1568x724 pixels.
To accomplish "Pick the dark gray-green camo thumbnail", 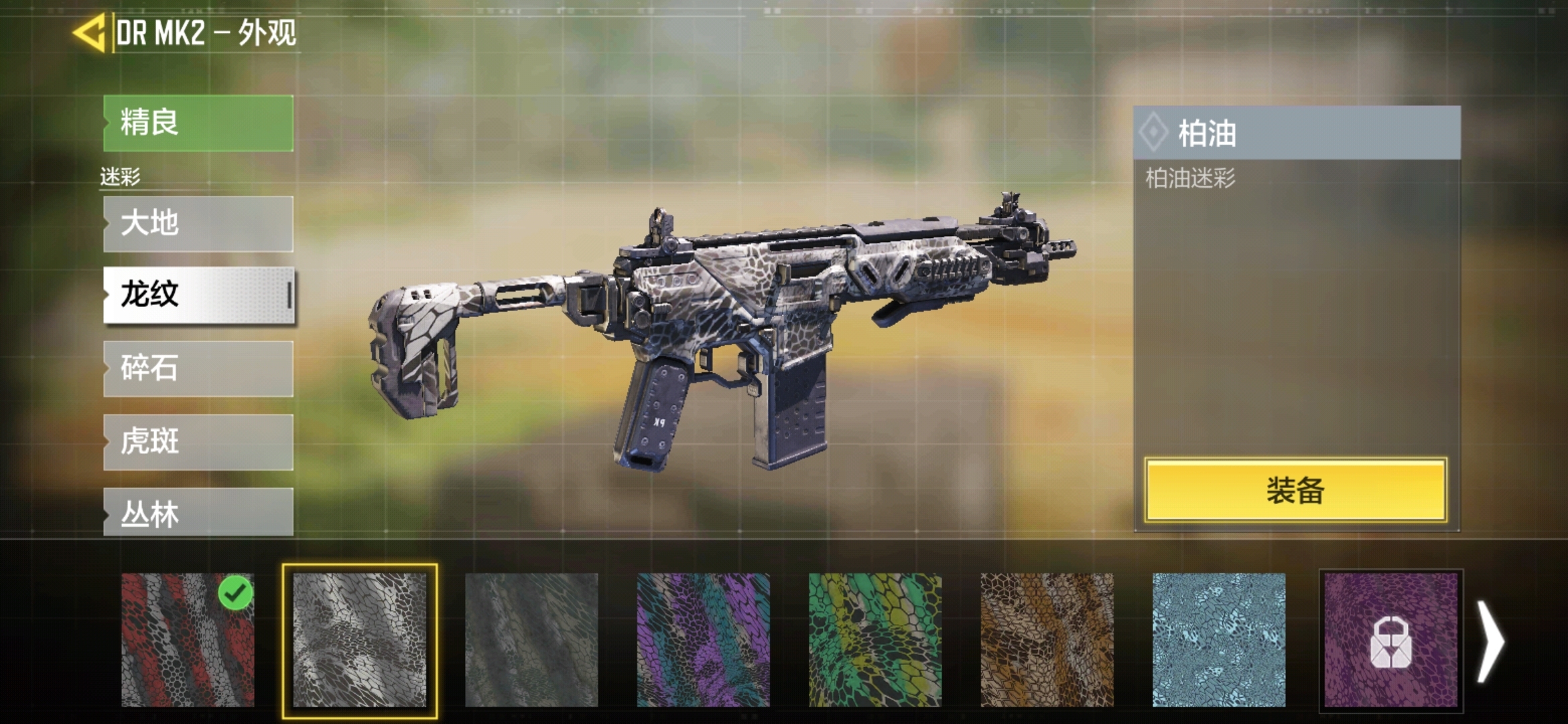I will (531, 640).
